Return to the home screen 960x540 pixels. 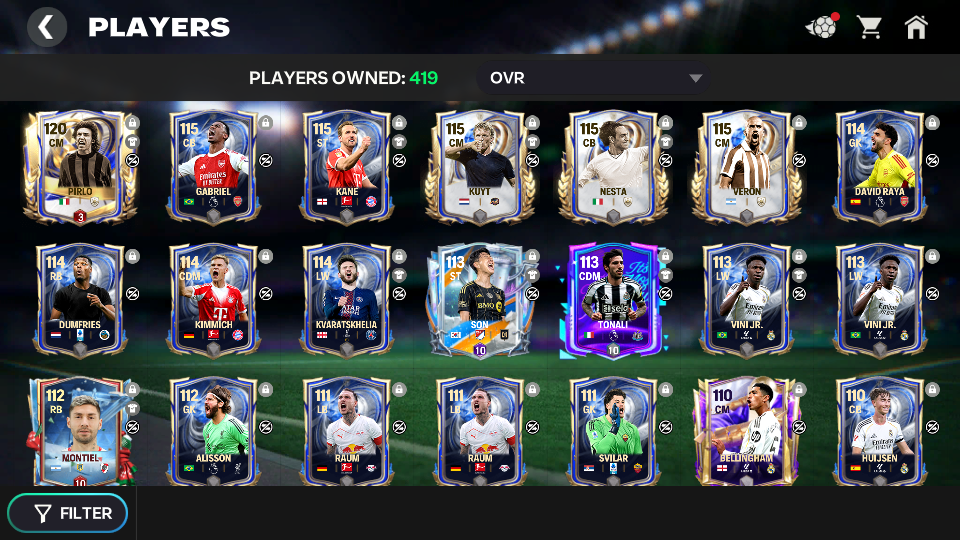916,27
